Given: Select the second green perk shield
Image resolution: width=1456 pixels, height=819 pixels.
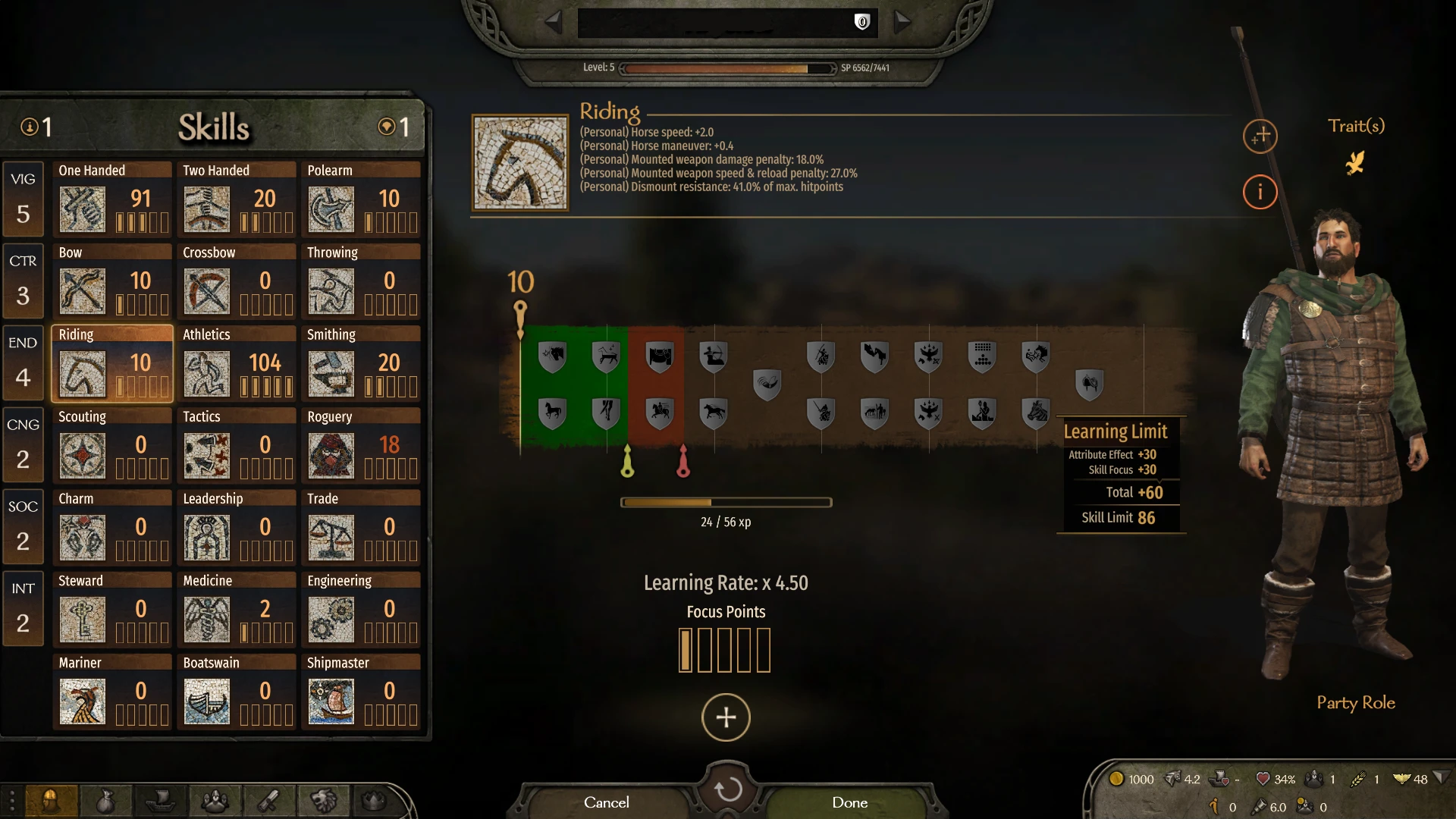Looking at the screenshot, I should click(x=605, y=356).
